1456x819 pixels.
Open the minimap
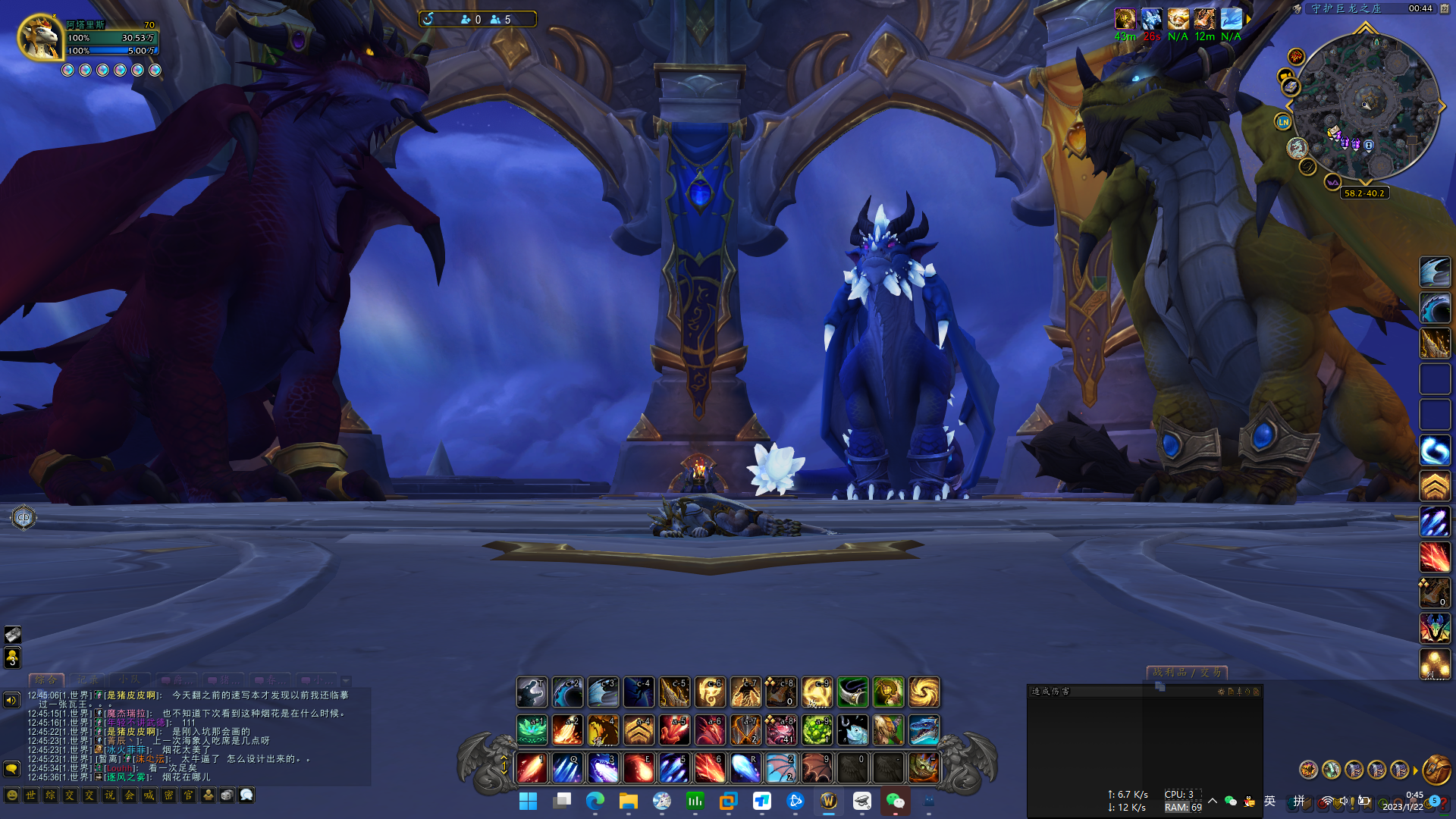click(1365, 106)
